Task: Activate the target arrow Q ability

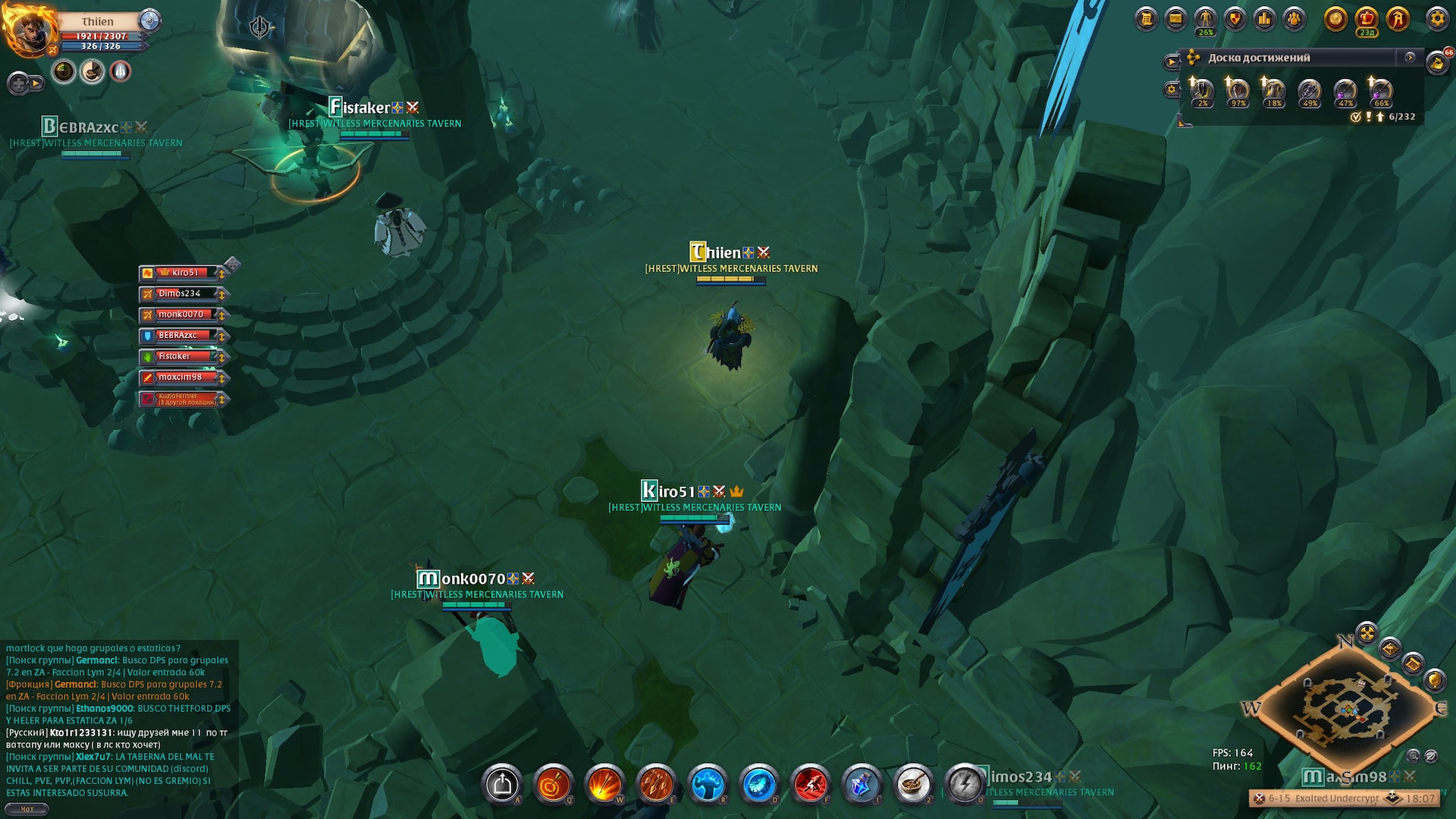Action: point(553,784)
